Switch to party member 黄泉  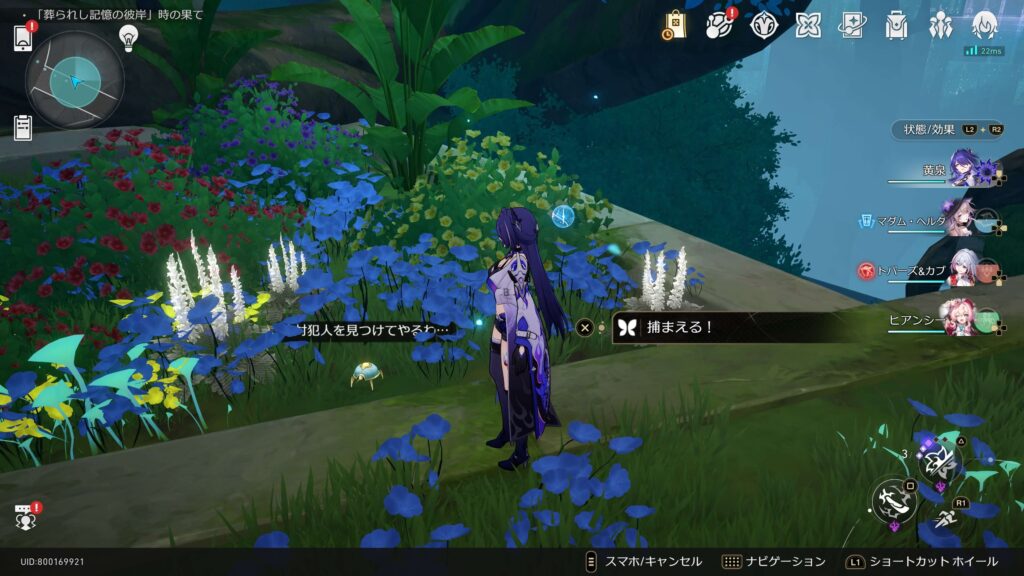tap(965, 169)
